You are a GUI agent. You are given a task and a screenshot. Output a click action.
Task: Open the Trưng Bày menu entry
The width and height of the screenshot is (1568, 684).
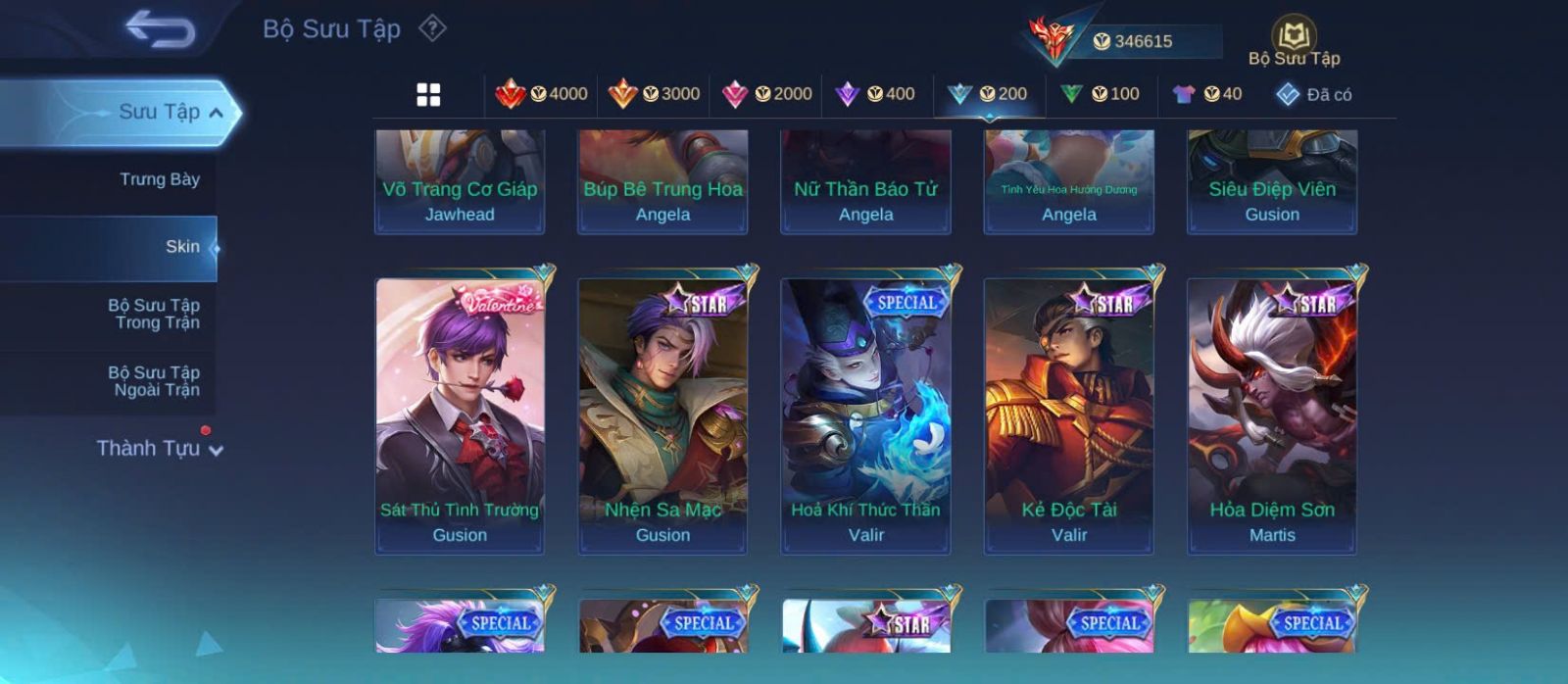pos(159,179)
